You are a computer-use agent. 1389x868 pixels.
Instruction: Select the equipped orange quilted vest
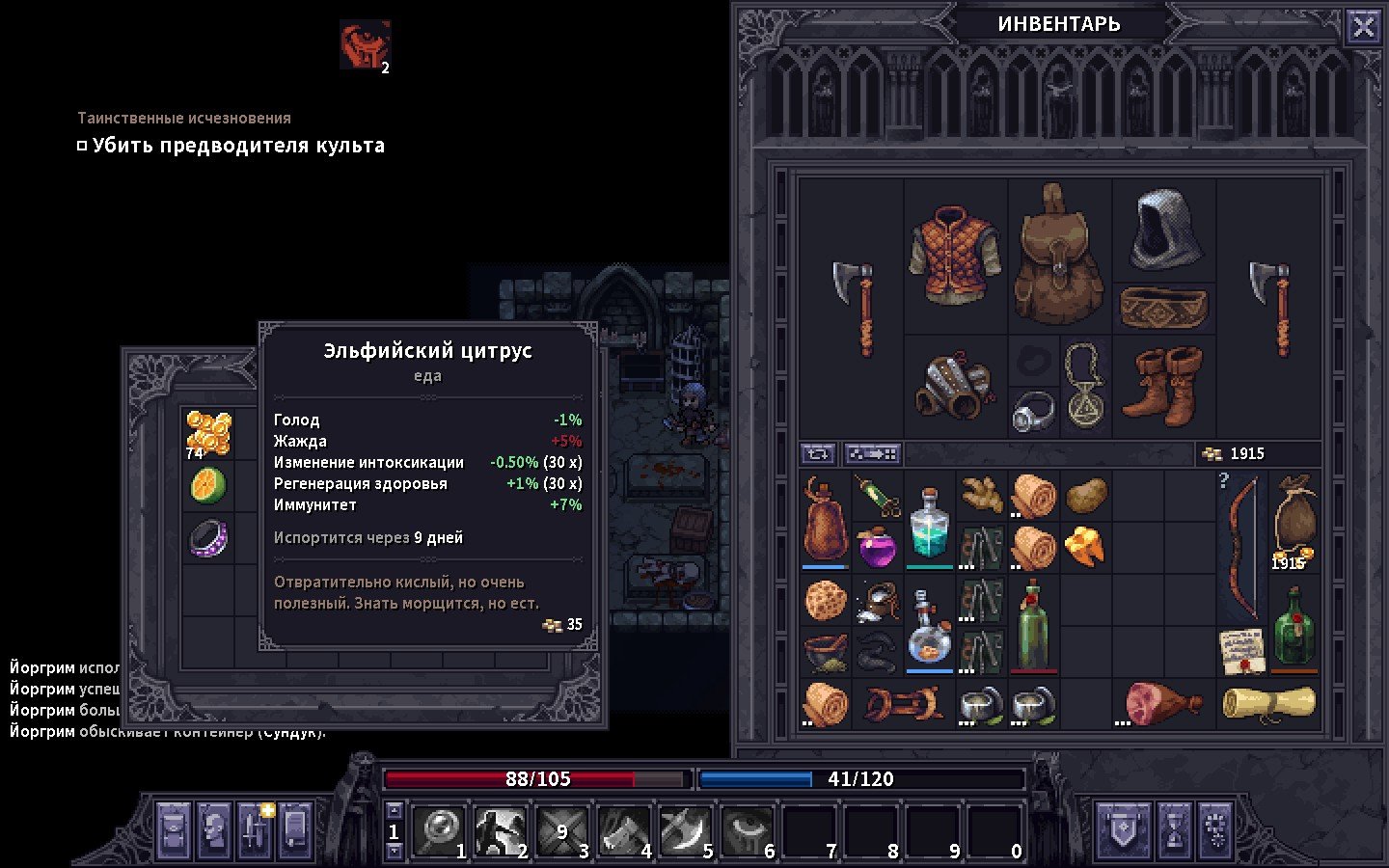pos(954,254)
